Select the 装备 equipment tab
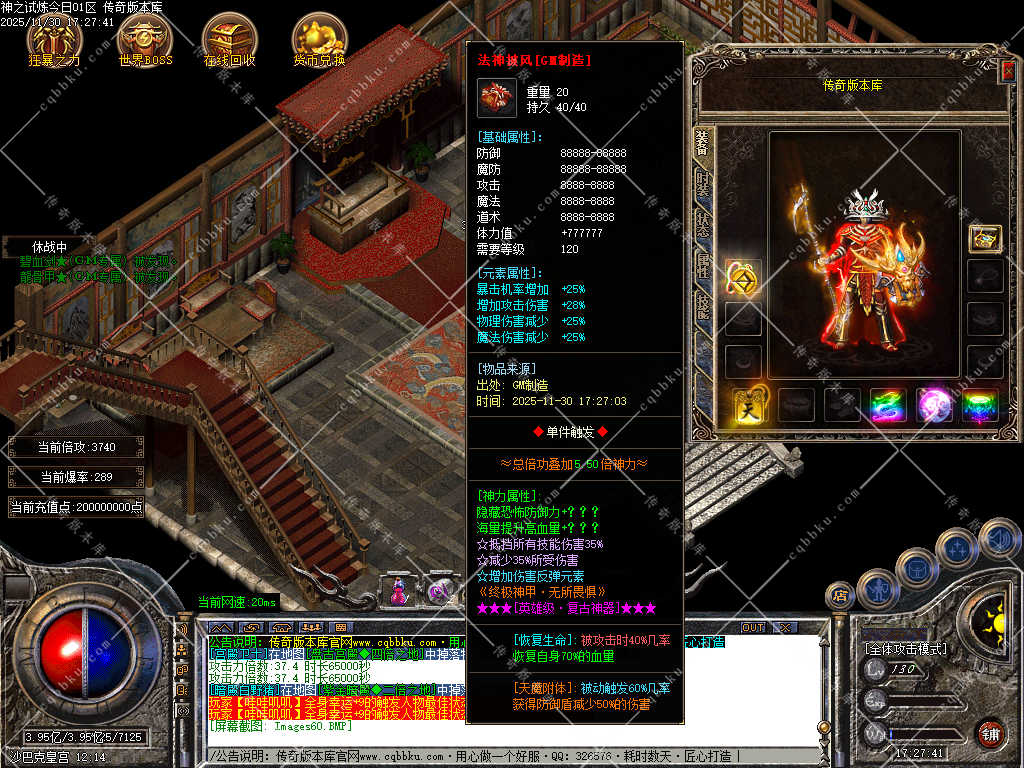This screenshot has height=768, width=1024. 702,143
